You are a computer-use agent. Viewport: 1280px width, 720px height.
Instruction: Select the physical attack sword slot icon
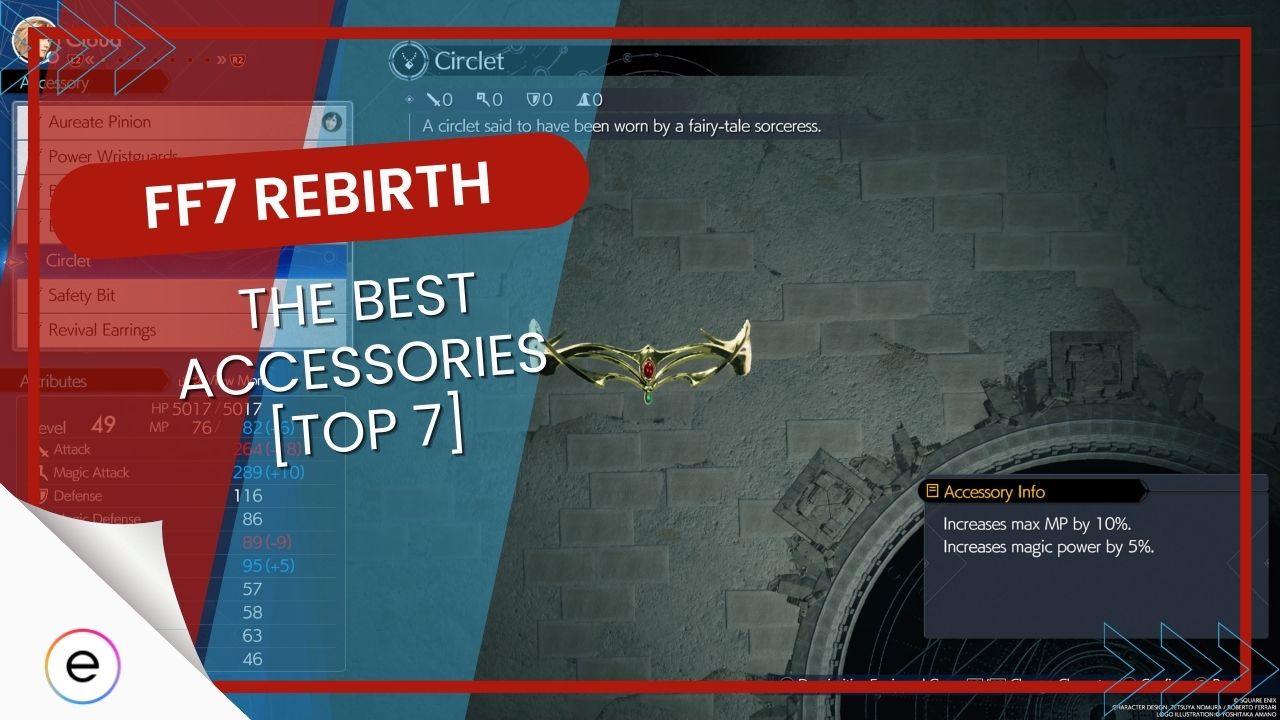(x=433, y=100)
